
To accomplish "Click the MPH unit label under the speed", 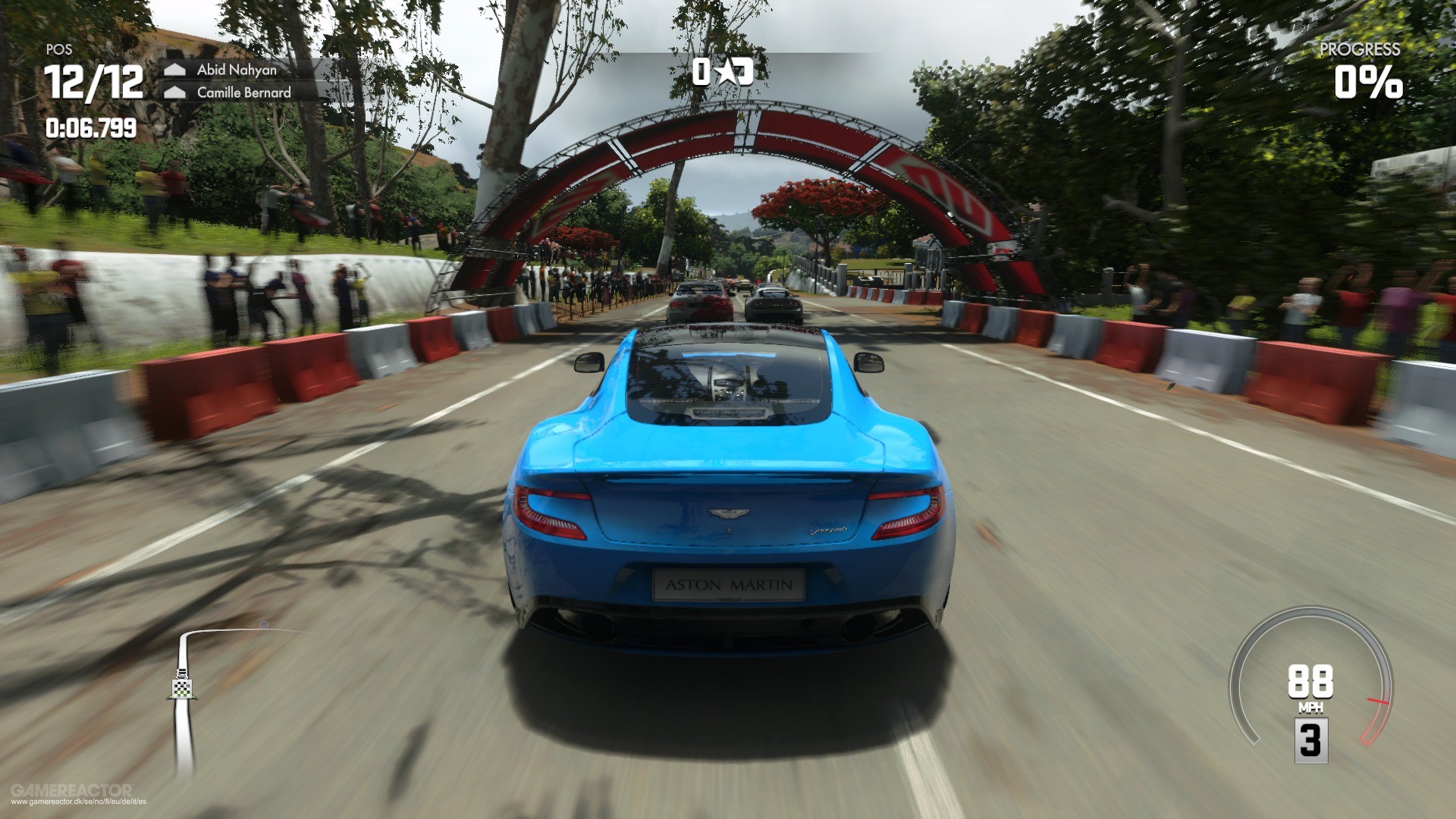I will coord(1311,707).
